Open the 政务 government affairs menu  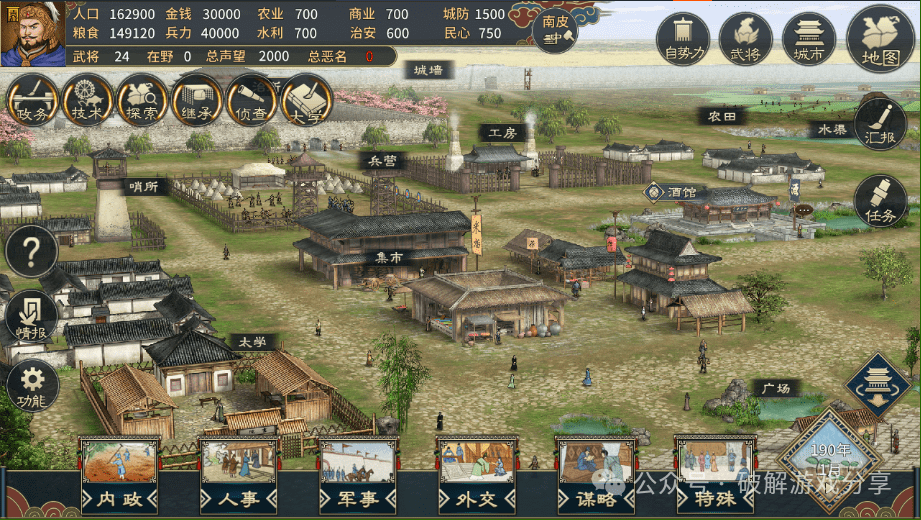(32, 101)
